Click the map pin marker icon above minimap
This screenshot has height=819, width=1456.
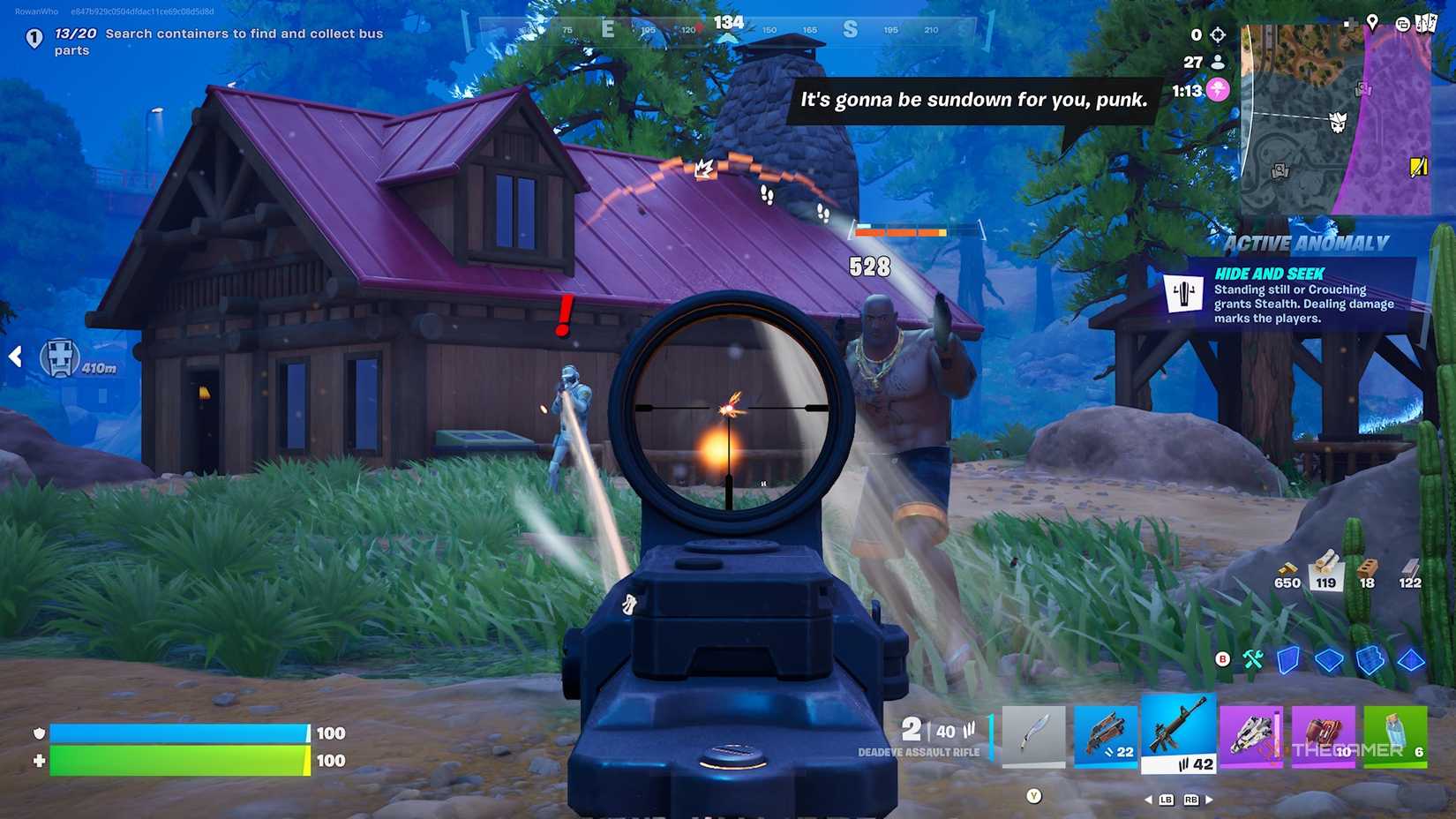click(x=1373, y=24)
